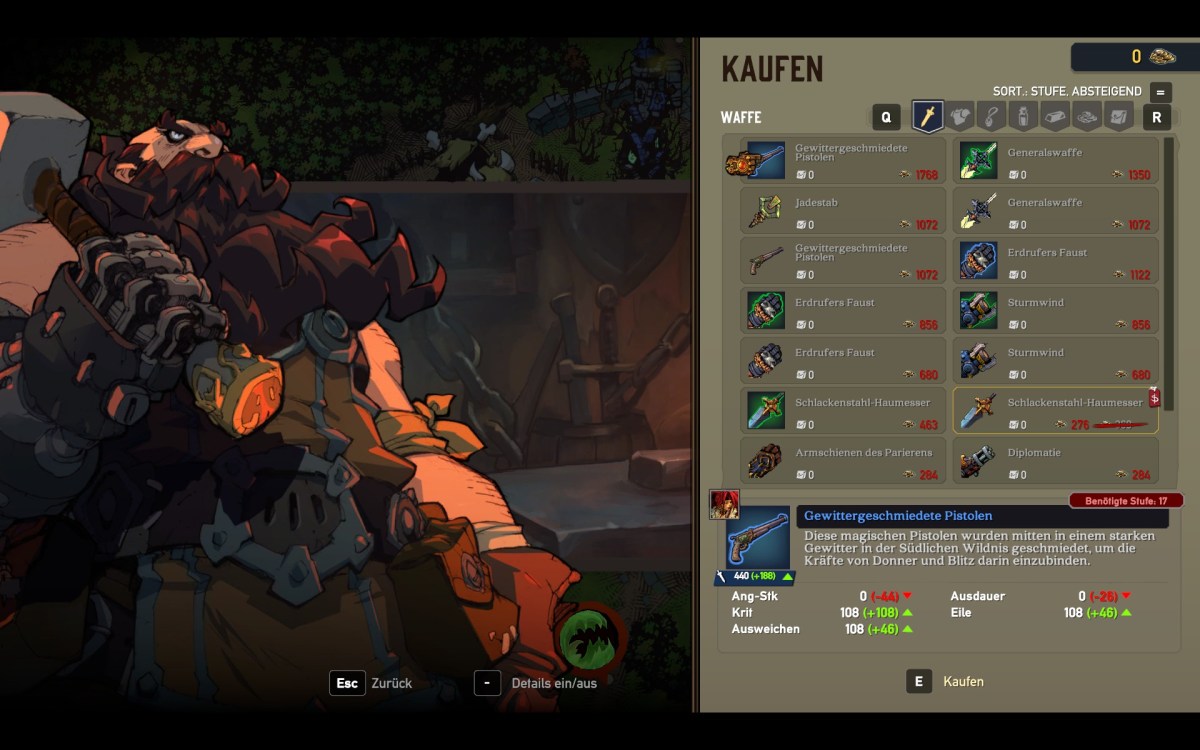Select Armschienen des Parierens

point(843,461)
